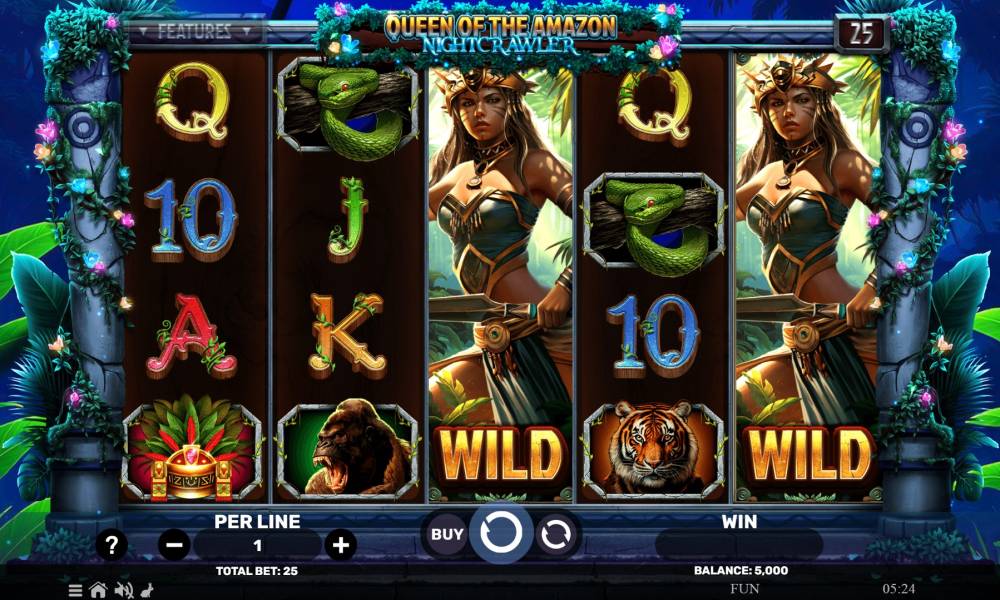The width and height of the screenshot is (1000, 600).
Task: Toggle the rabbit turbo spin icon
Action: 147,590
